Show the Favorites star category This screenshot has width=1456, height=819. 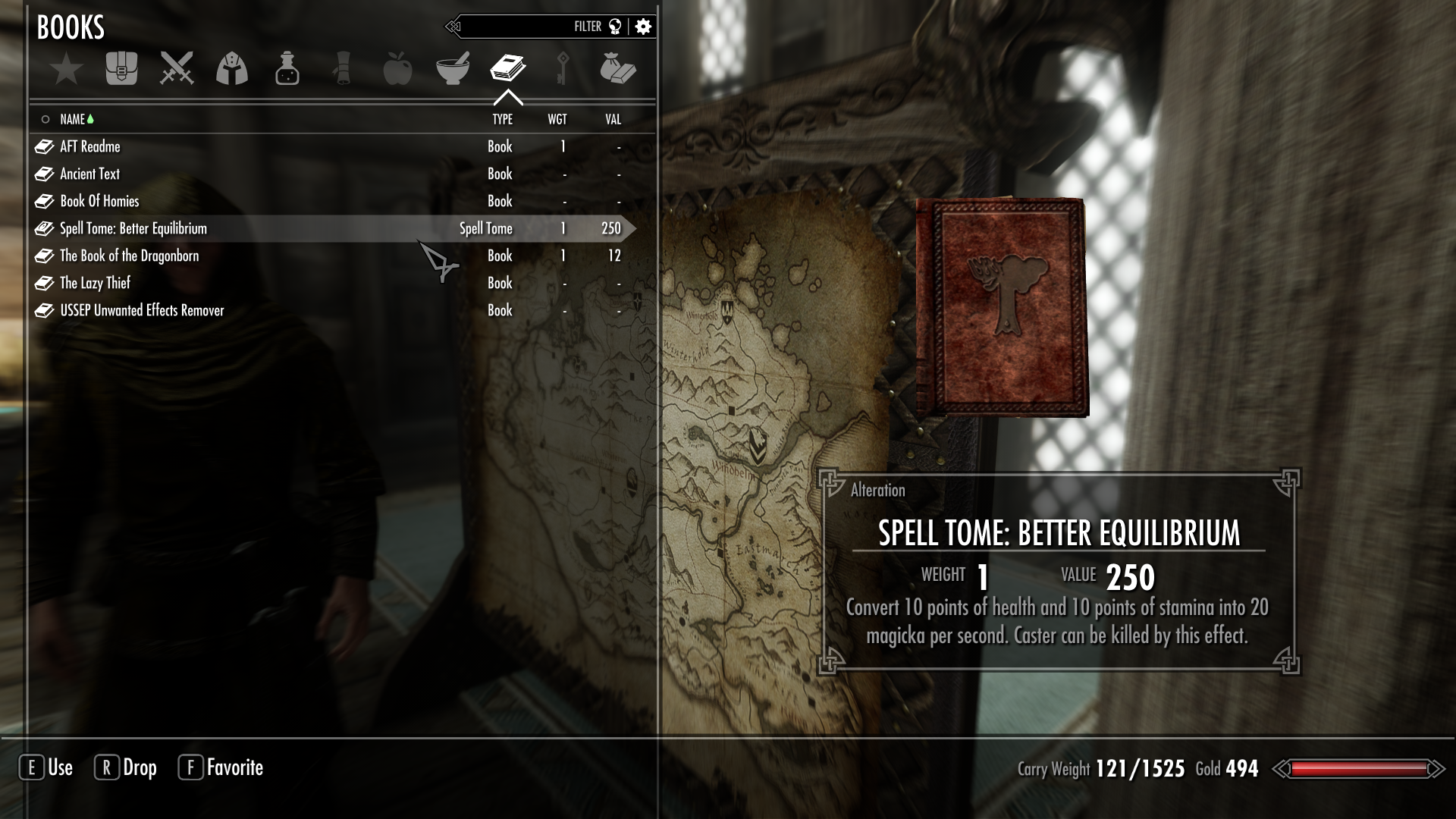tap(67, 69)
